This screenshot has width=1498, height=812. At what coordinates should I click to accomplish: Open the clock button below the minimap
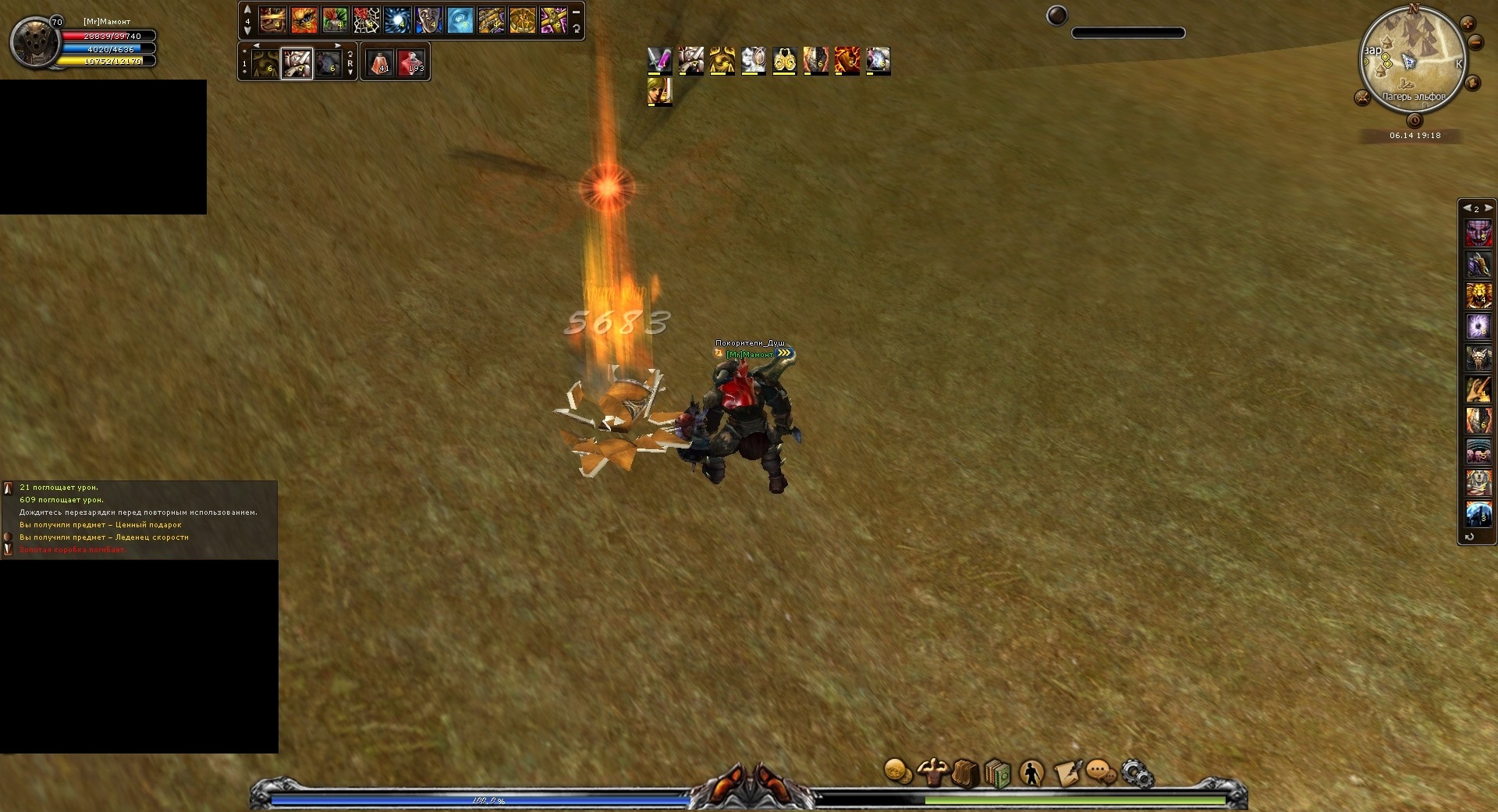click(1415, 121)
